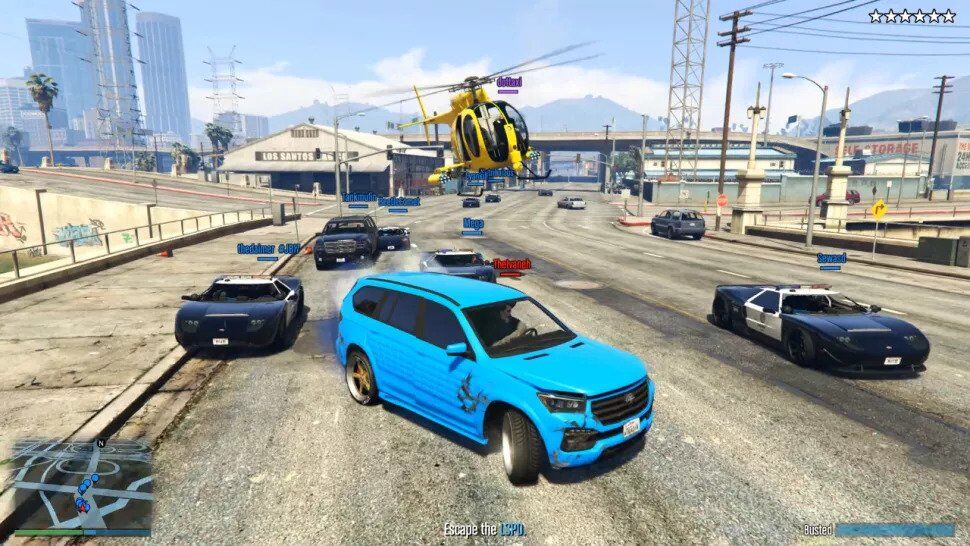Click the north 'N' compass marker on minimap
Viewport: 970px width, 546px height.
(100, 443)
